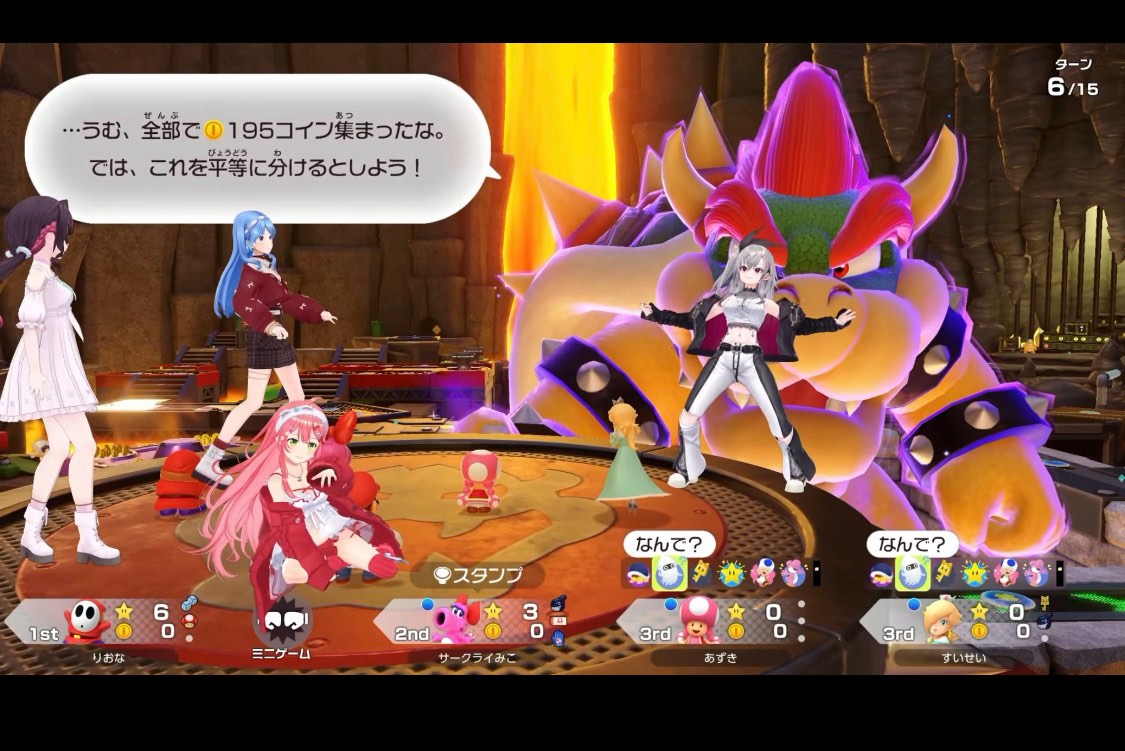Choose the Toad sticker above すいせい's panel

coord(1006,573)
